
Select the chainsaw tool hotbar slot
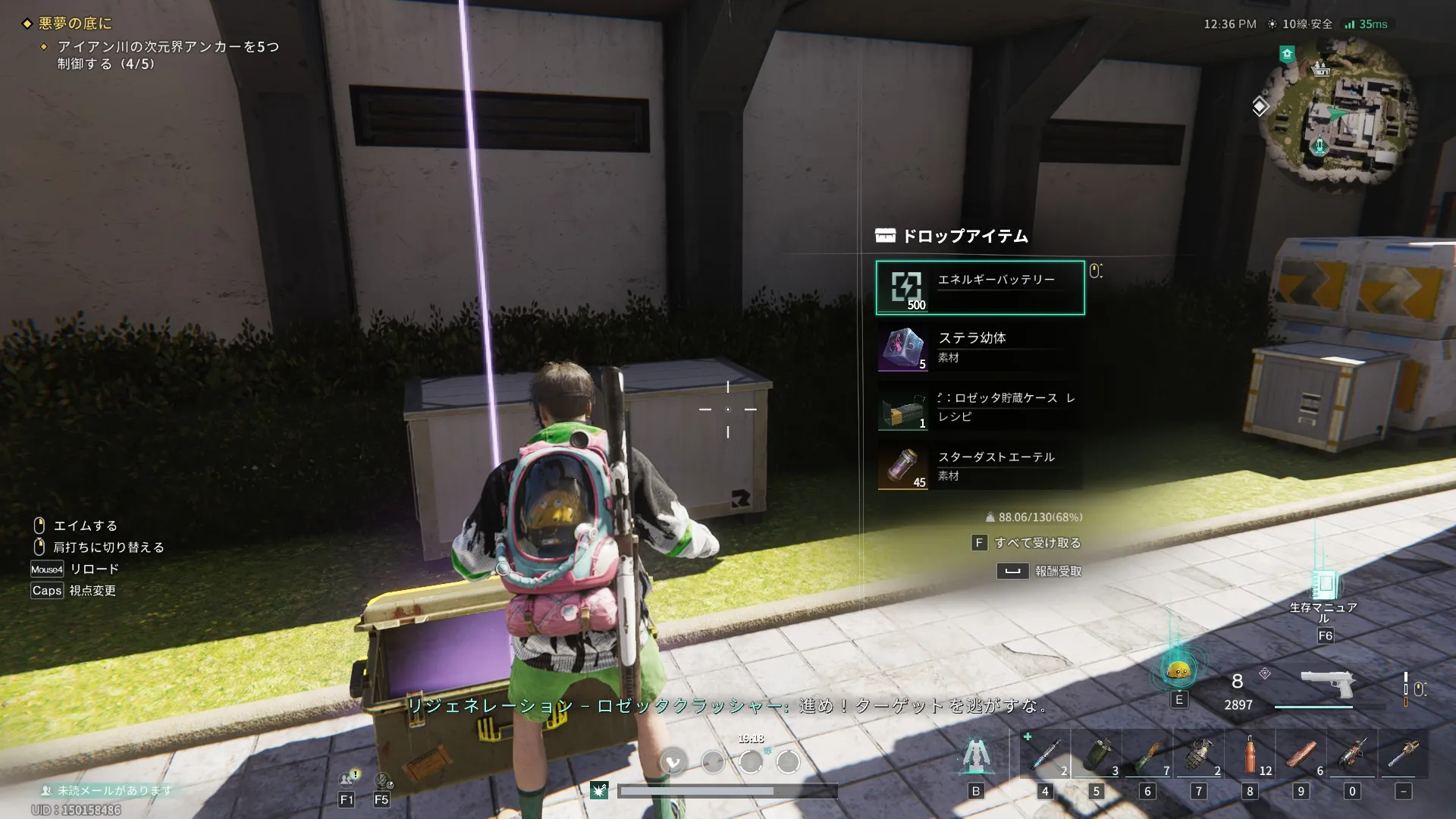click(x=1404, y=754)
